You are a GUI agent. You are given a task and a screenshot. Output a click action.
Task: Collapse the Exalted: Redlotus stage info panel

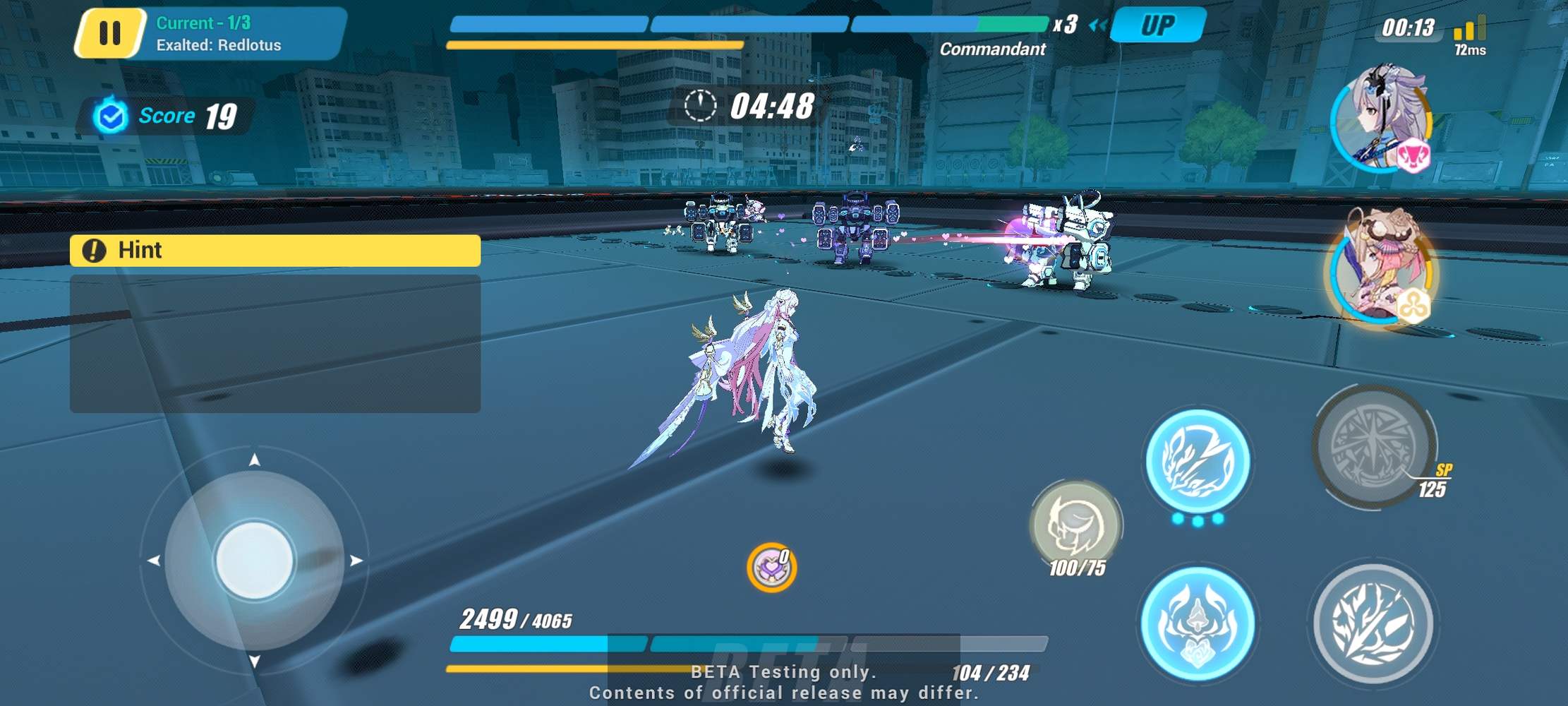pyautogui.click(x=219, y=46)
